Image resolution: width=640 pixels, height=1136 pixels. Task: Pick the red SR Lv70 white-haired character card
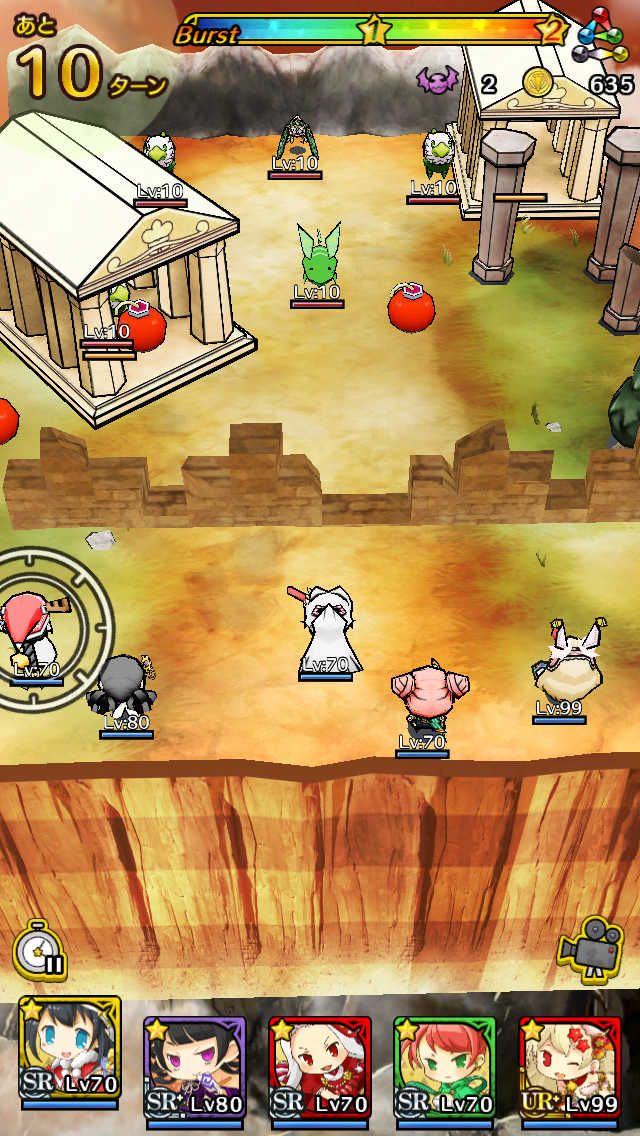320,1063
